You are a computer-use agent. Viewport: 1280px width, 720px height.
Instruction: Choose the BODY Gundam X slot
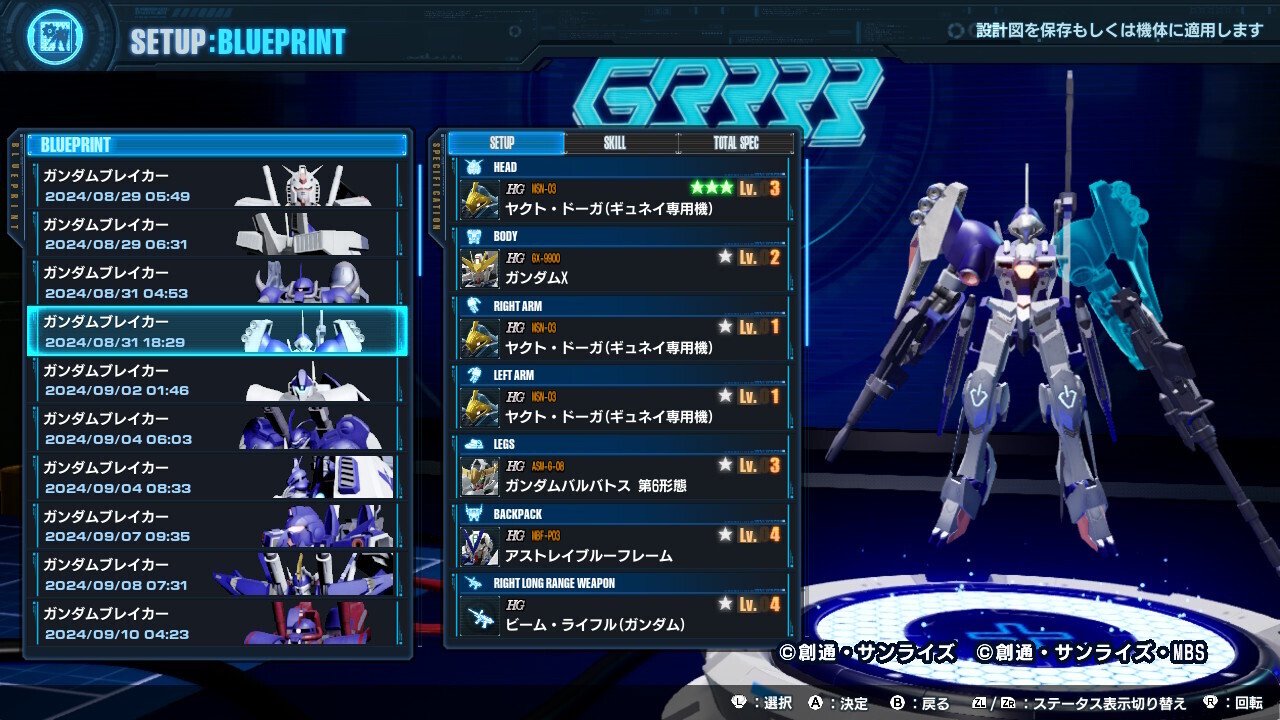620,267
